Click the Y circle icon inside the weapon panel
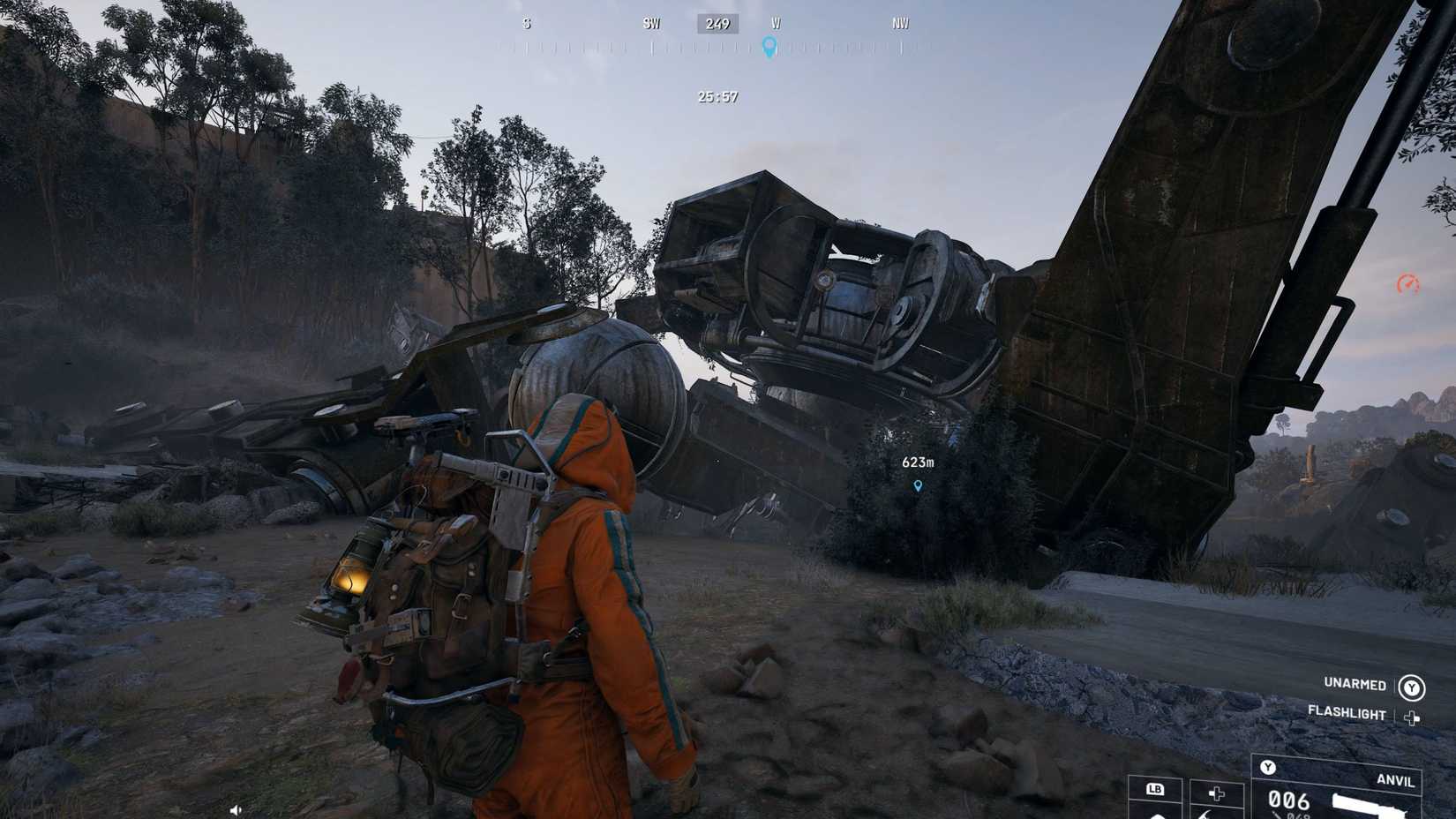This screenshot has width=1456, height=819. 1268,766
